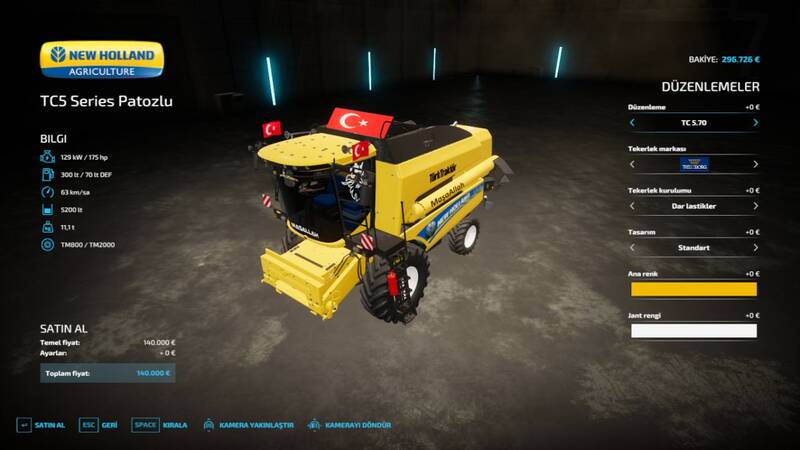Change Tasarım to previous design

tap(632, 248)
